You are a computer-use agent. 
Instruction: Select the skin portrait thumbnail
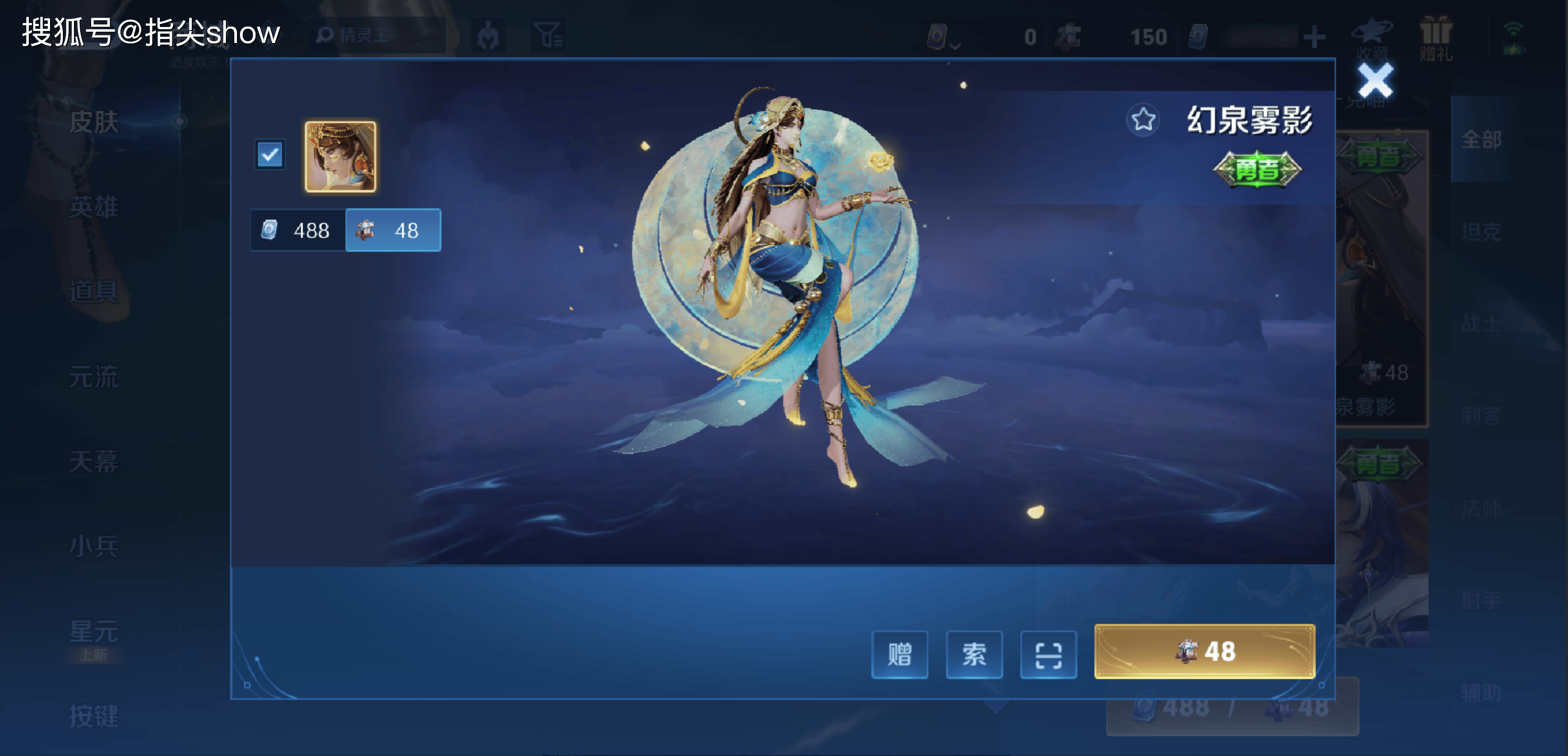point(340,156)
